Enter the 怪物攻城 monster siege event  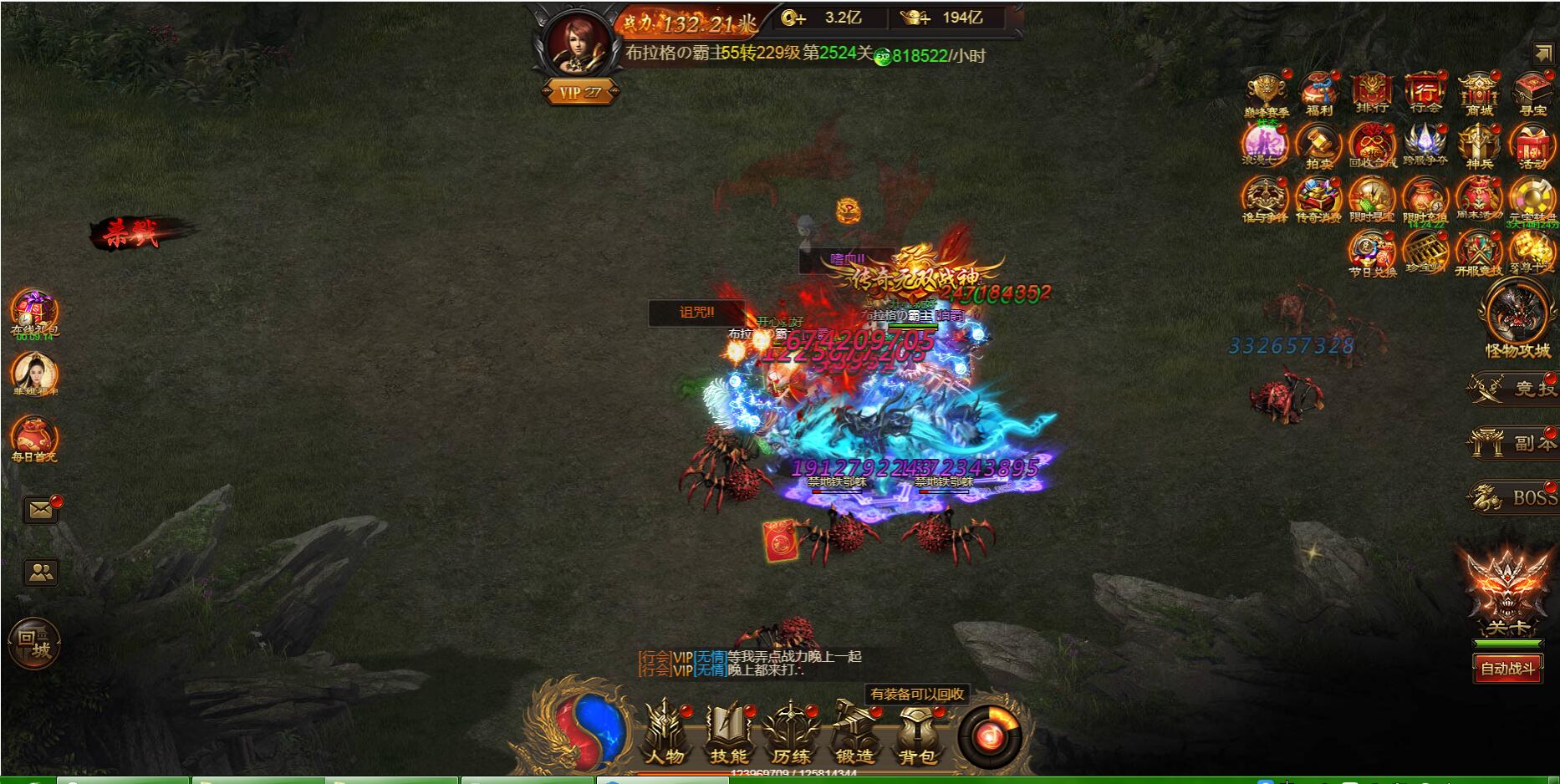pyautogui.click(x=1517, y=316)
